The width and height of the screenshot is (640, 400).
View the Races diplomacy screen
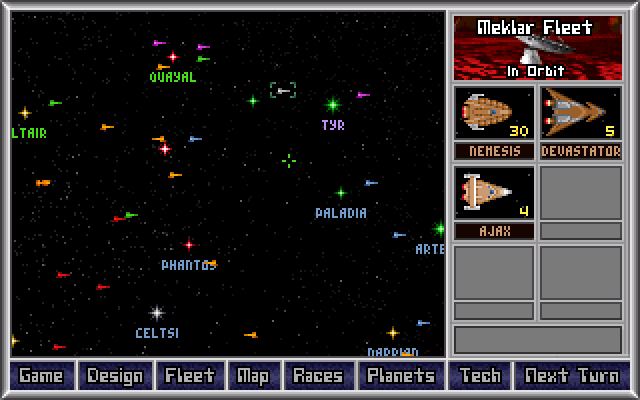318,376
